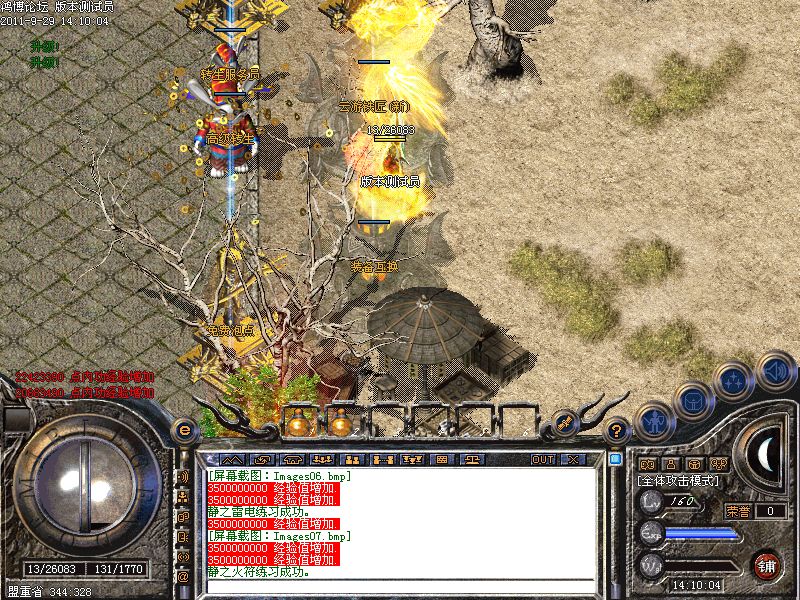Toggle sound with the speaker icon
Image resolution: width=800 pixels, height=600 pixels.
[x=775, y=370]
